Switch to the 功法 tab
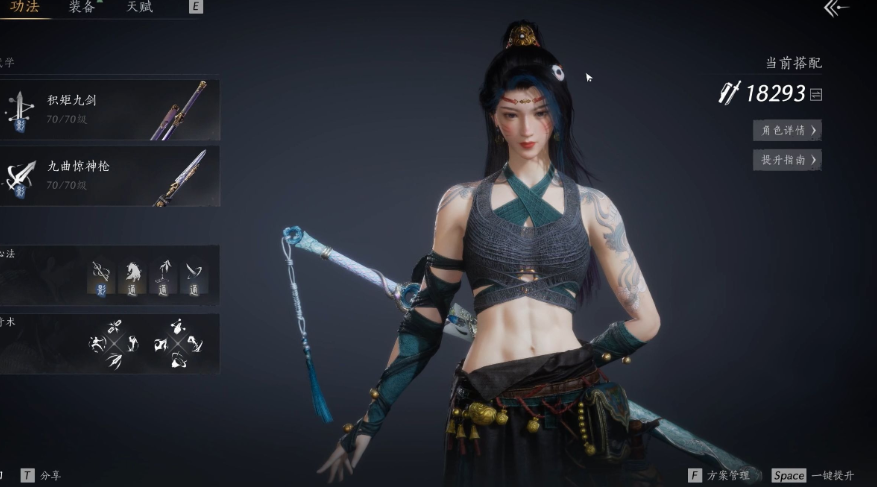 (25, 6)
